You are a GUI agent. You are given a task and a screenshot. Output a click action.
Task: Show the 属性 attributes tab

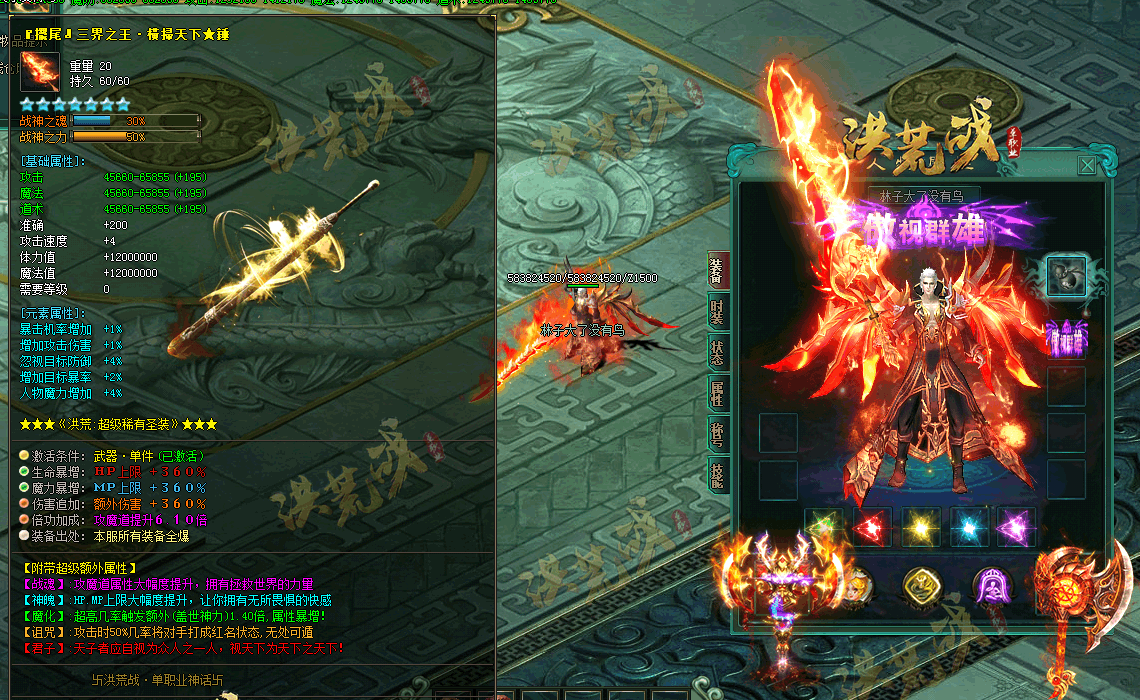[x=717, y=393]
